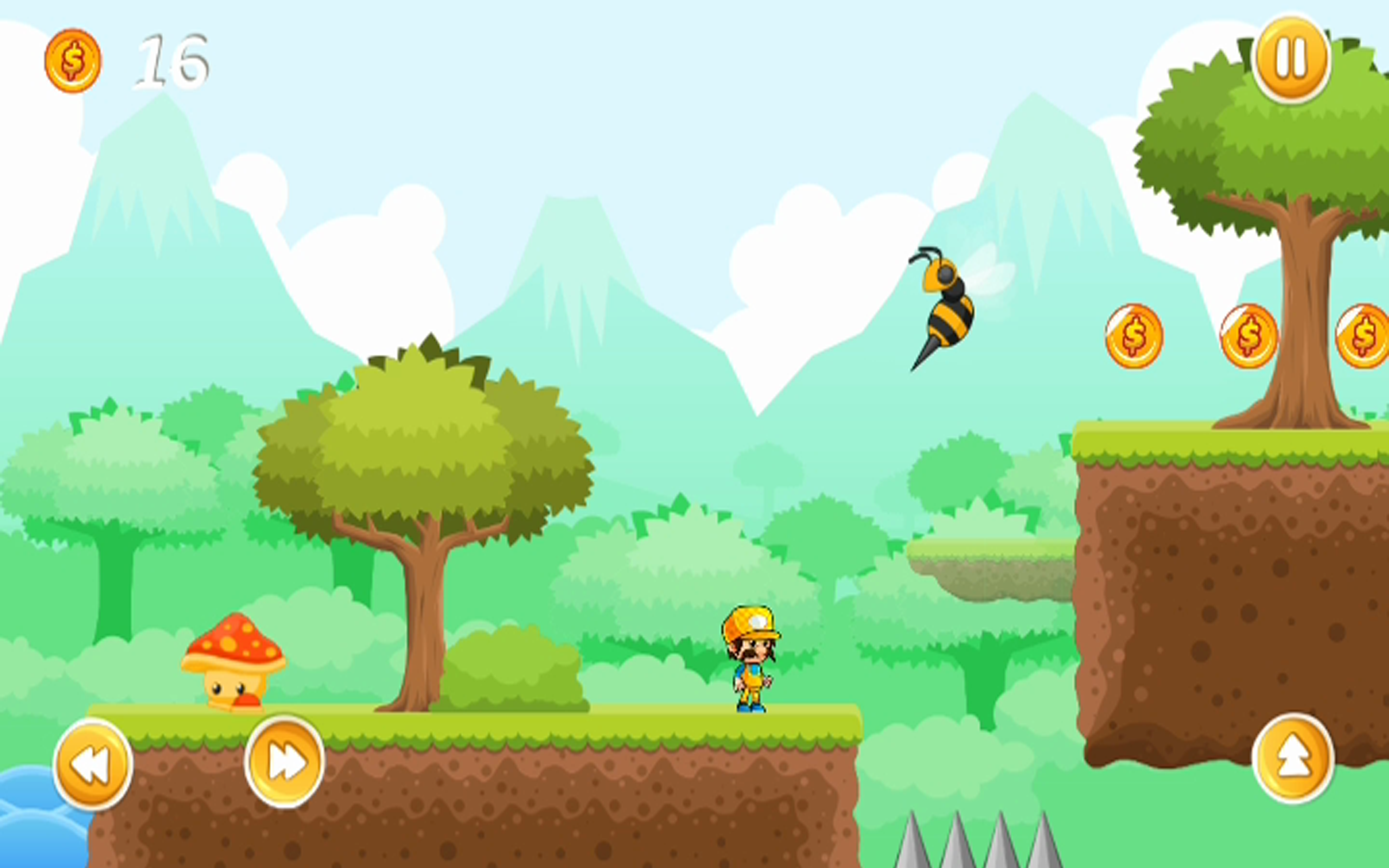Click the coin counter icon
The image size is (1389, 868).
coord(73,59)
